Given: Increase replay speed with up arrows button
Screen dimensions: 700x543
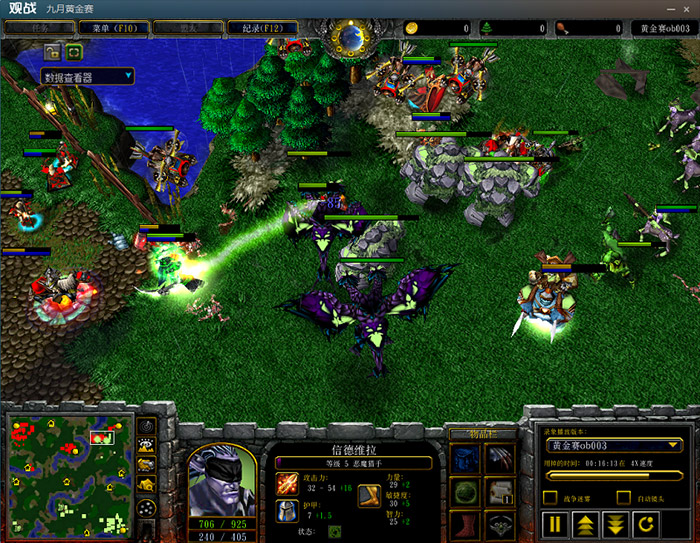Looking at the screenshot, I should [x=586, y=524].
